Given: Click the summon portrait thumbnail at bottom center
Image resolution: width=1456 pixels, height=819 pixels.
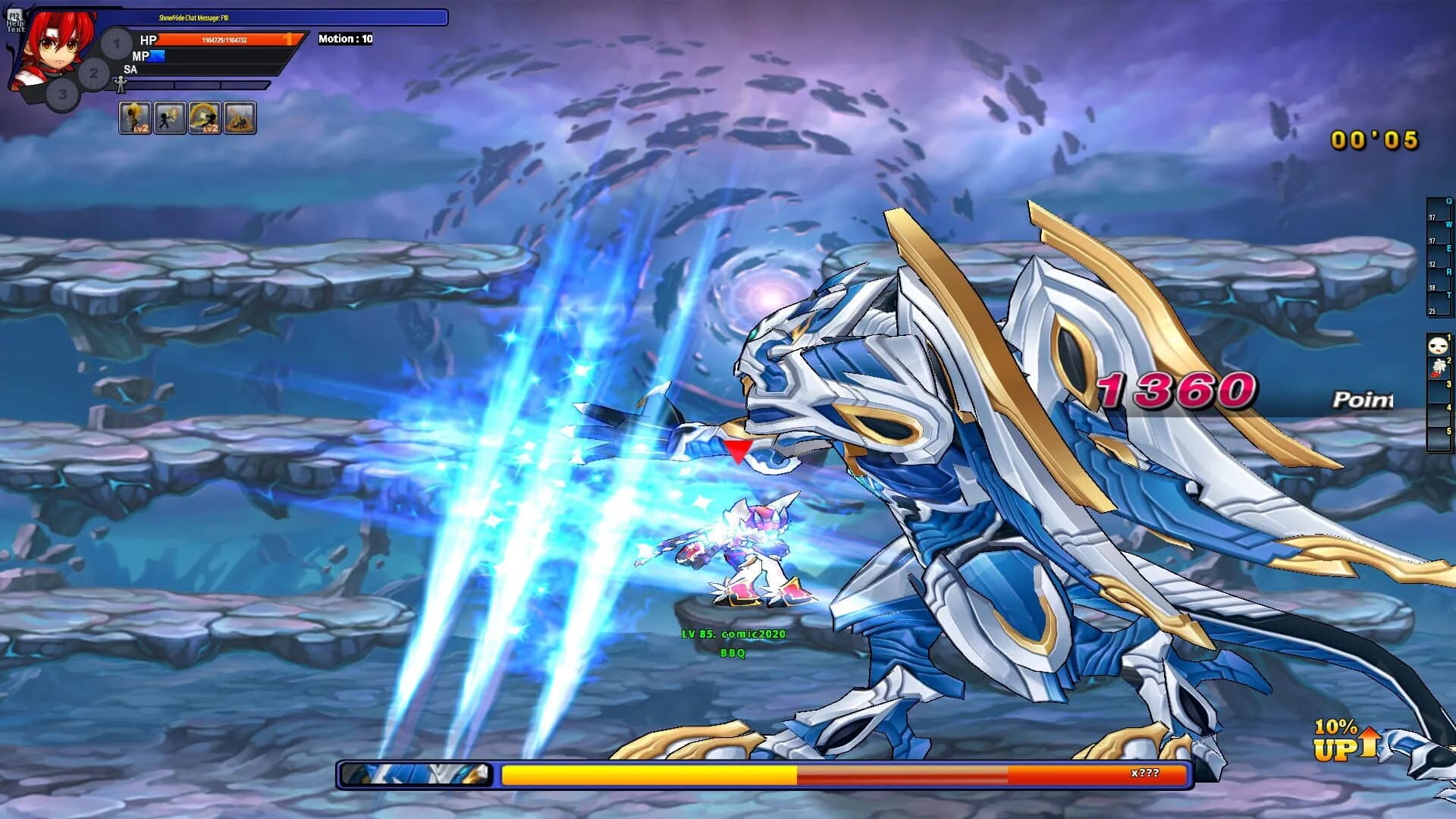Looking at the screenshot, I should click(x=416, y=773).
